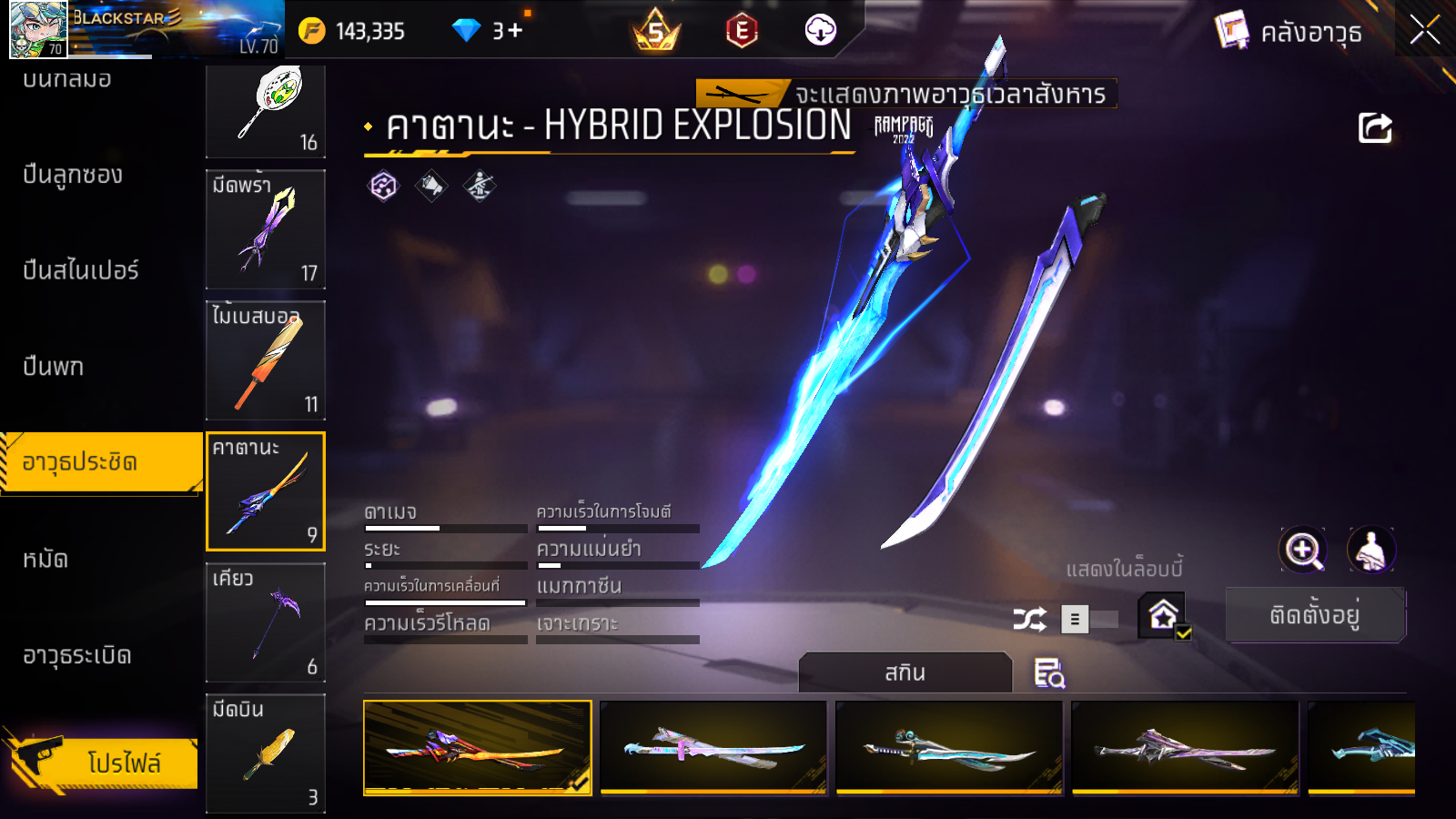Image resolution: width=1456 pixels, height=819 pixels.
Task: Choose the ปืนพก category
Action: [x=54, y=366]
